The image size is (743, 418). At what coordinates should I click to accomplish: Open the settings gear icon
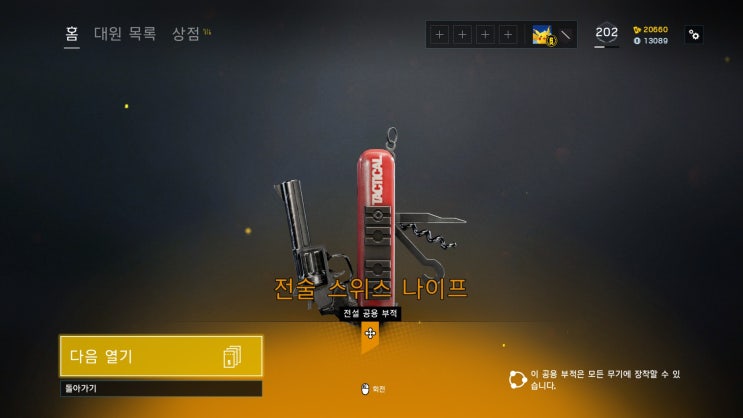coord(694,35)
